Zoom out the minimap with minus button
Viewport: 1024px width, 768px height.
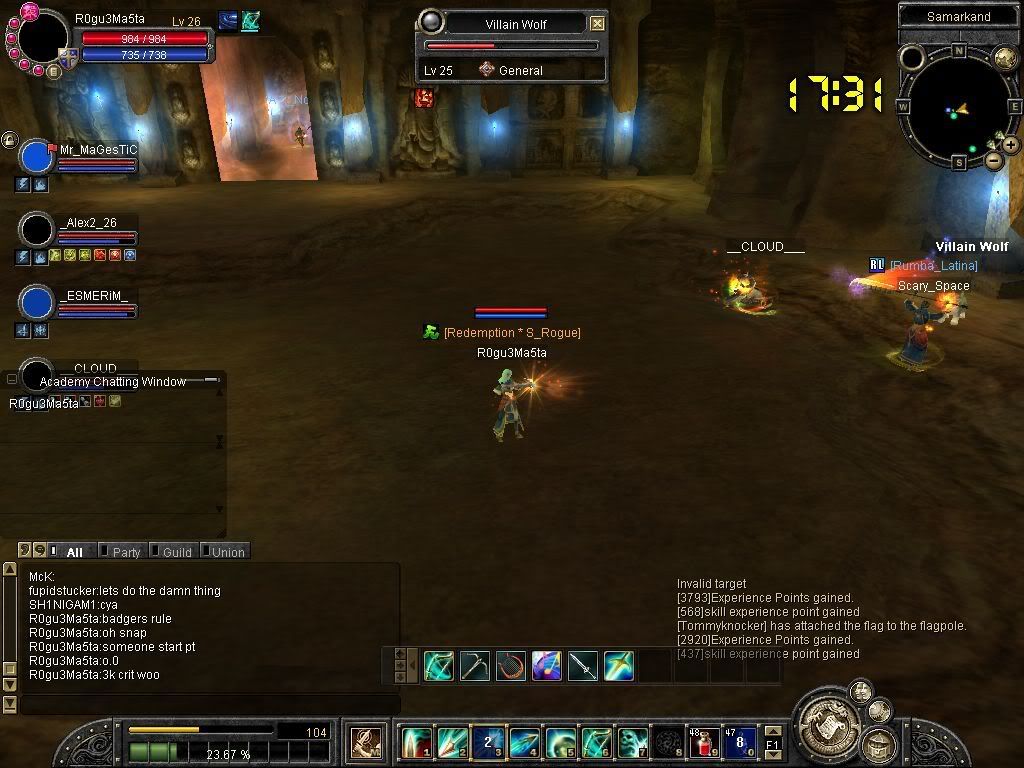(x=993, y=160)
